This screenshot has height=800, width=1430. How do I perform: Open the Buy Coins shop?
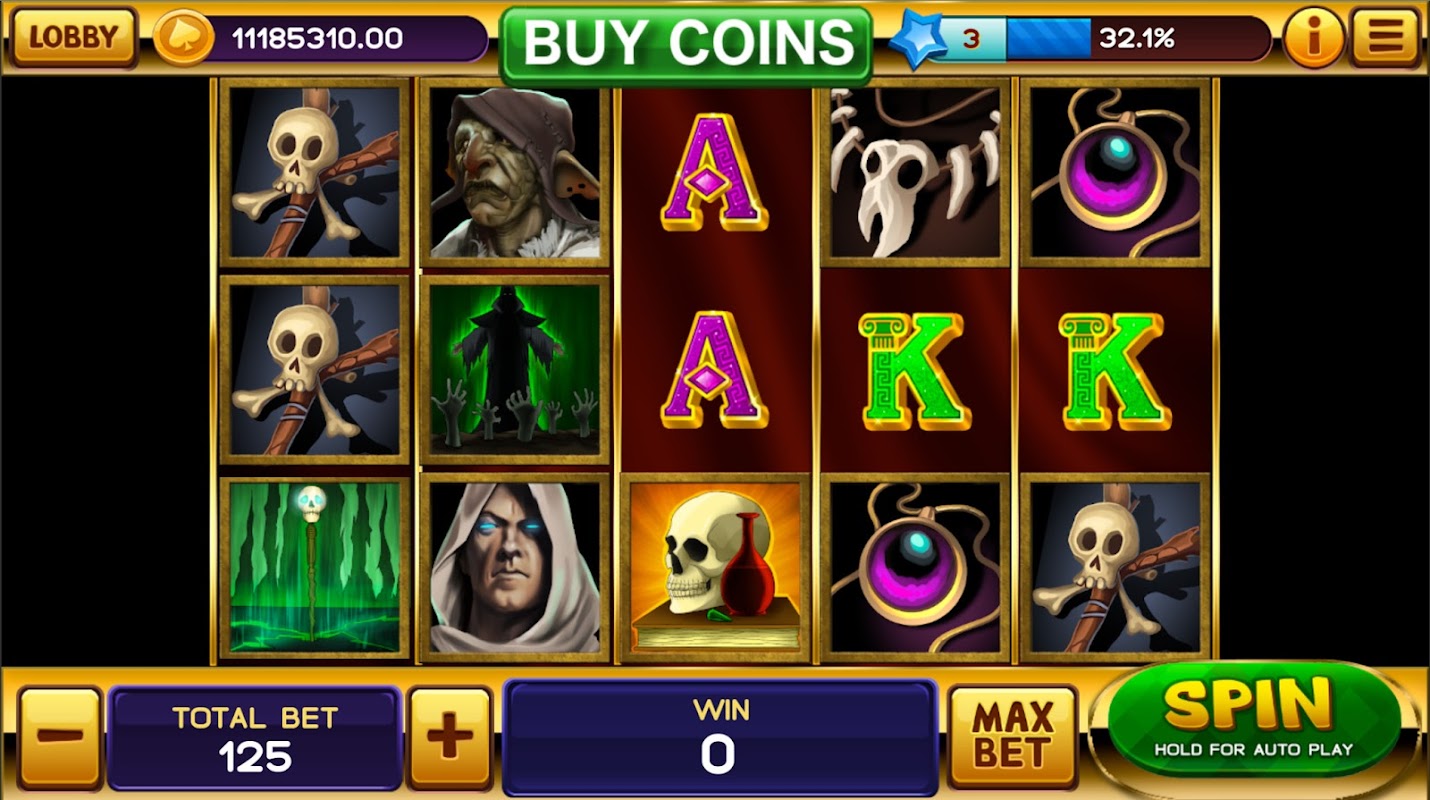coord(687,44)
